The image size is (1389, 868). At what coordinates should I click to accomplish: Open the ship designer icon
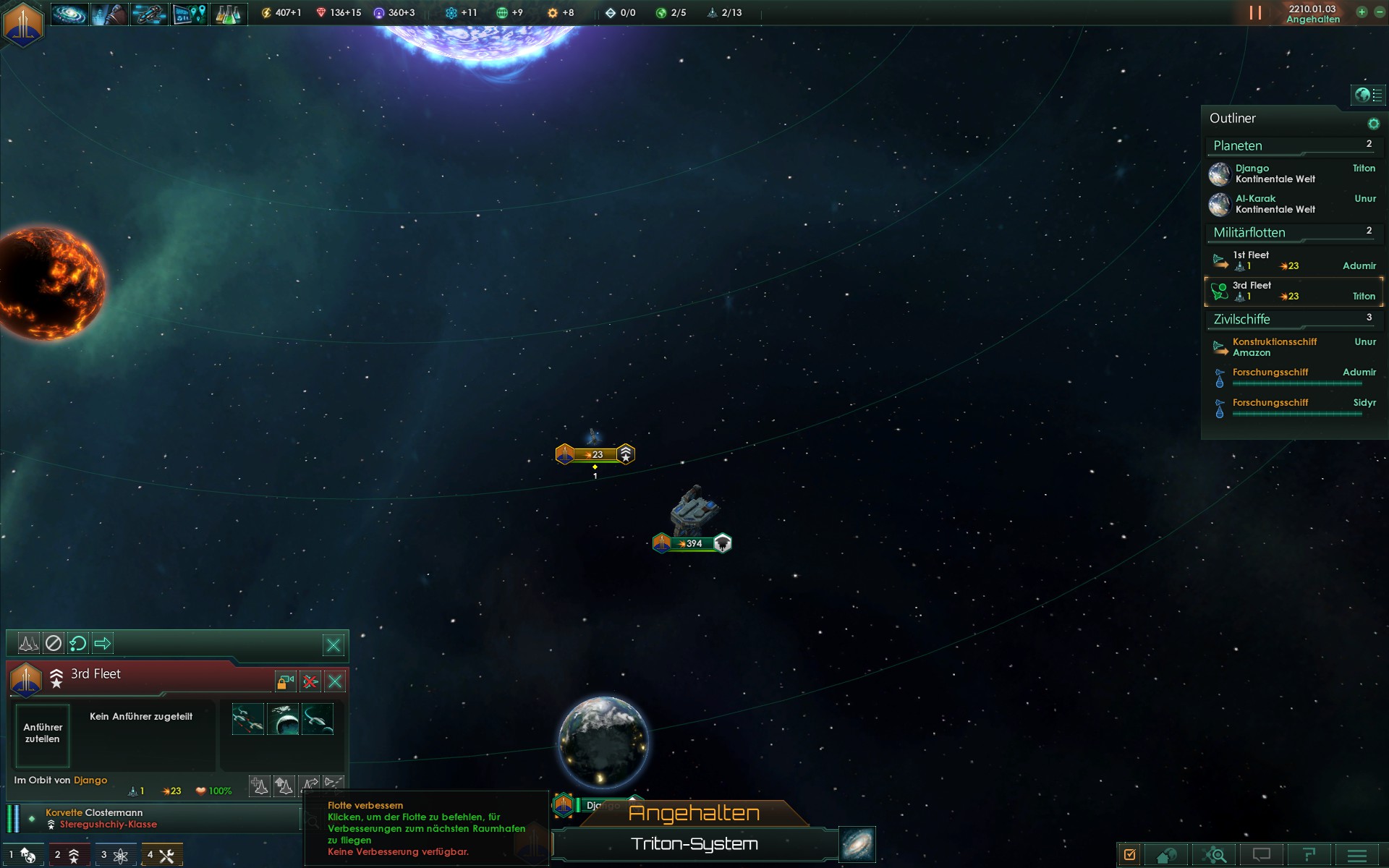(149, 13)
